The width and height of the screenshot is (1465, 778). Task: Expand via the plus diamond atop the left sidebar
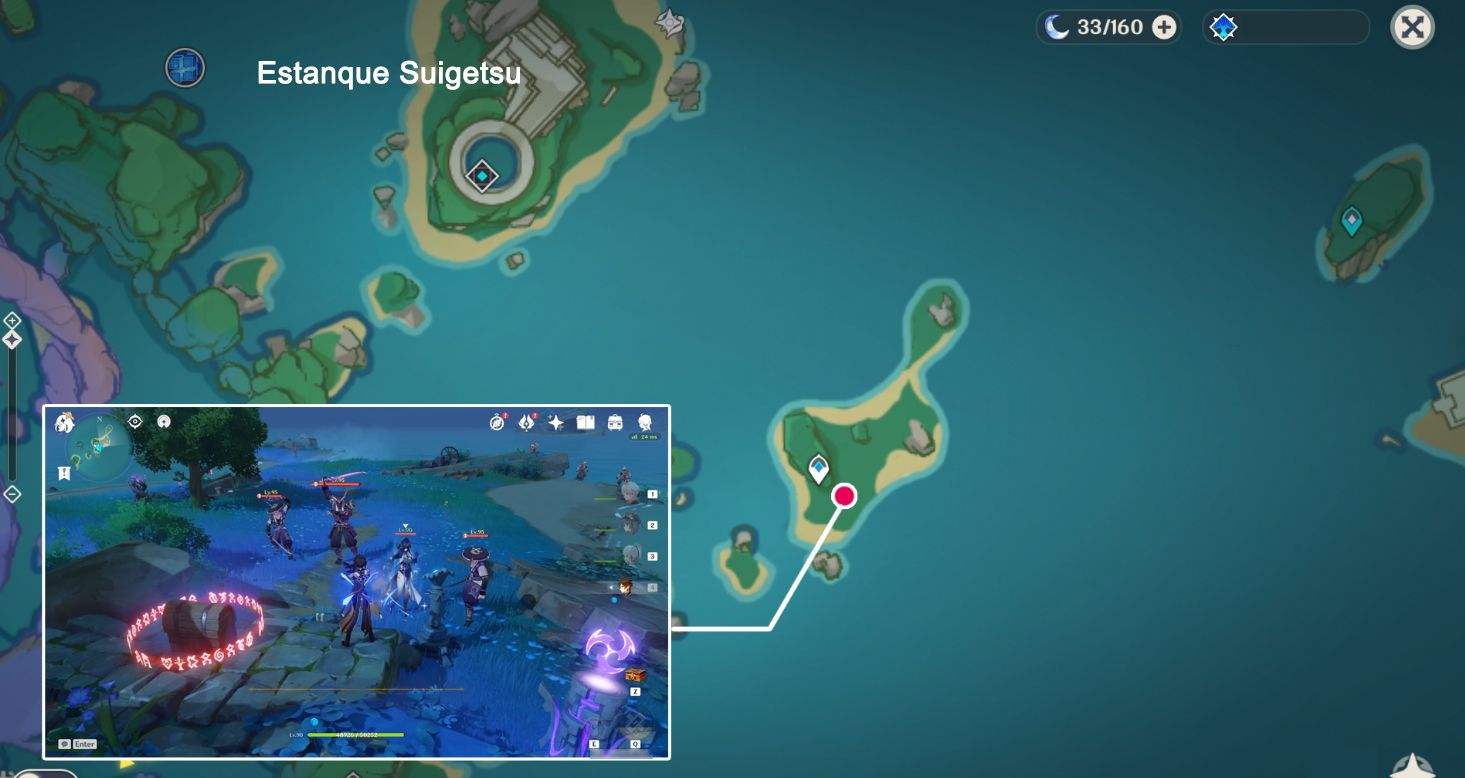click(x=12, y=320)
